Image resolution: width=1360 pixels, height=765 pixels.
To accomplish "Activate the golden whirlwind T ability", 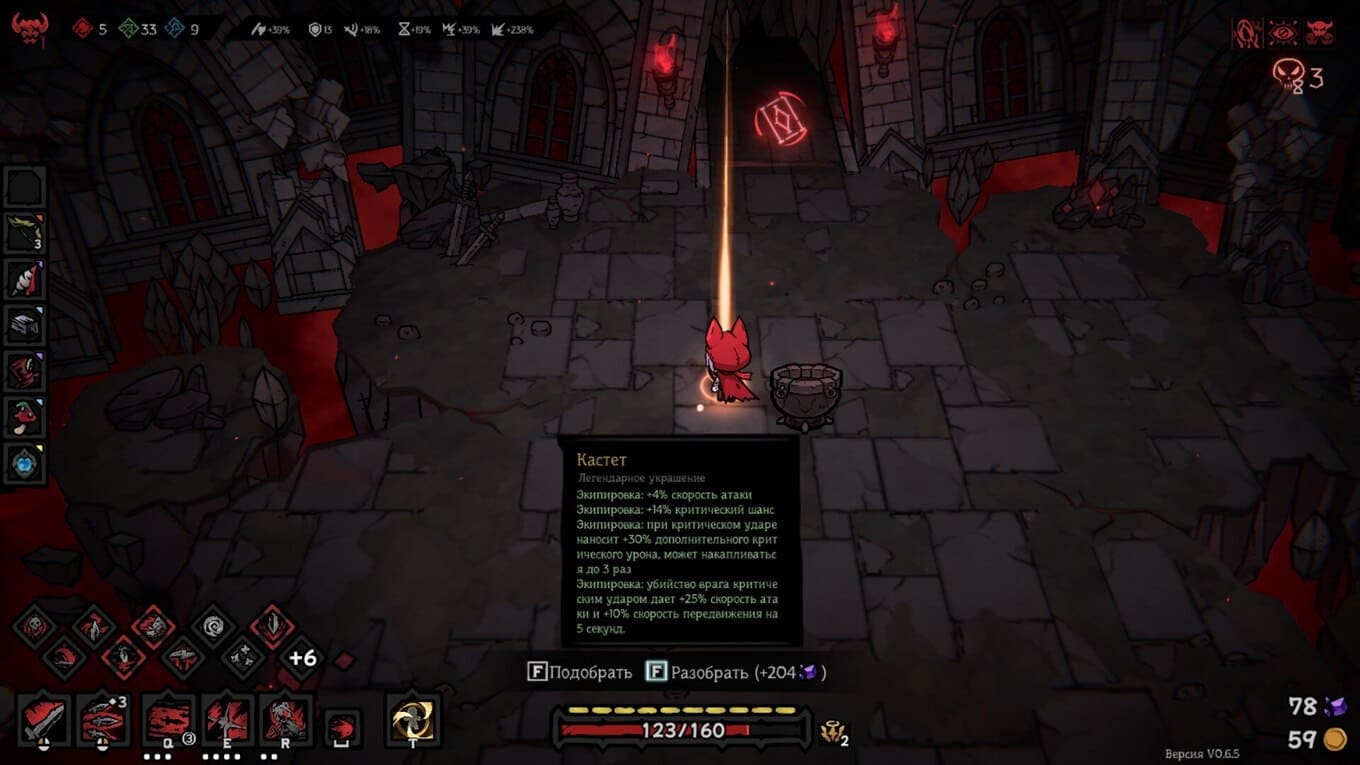I will (x=413, y=720).
